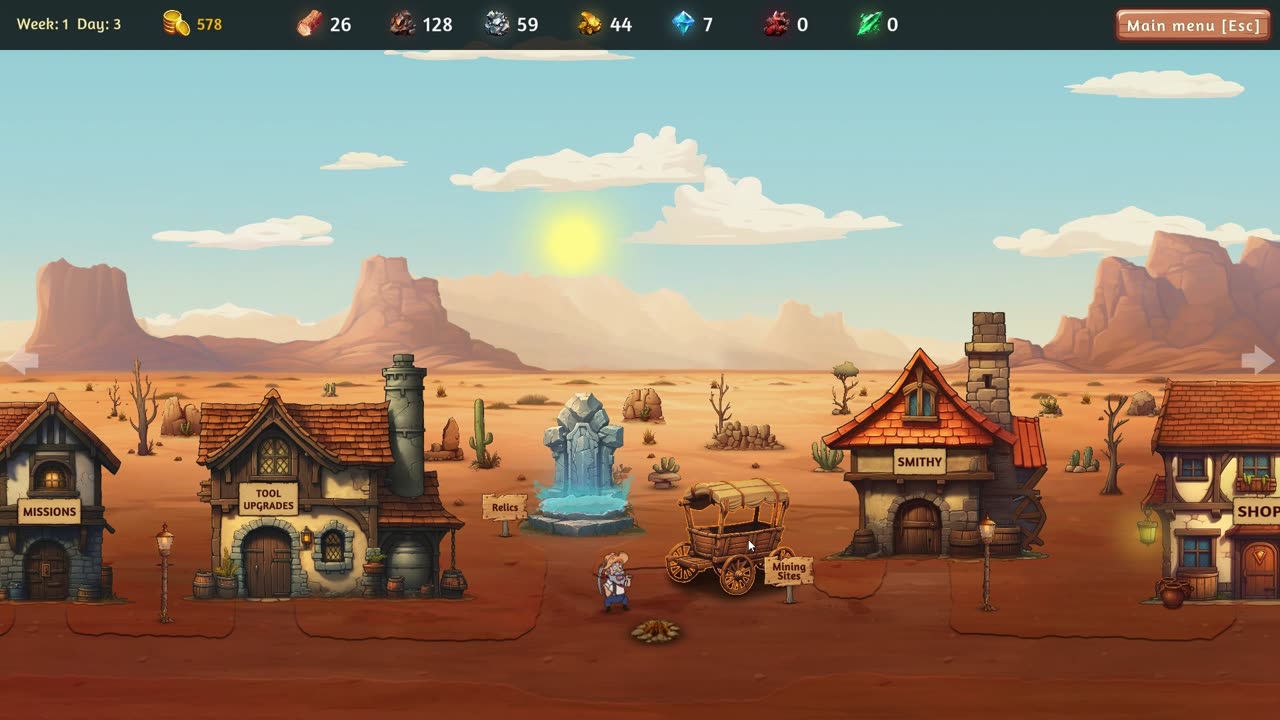This screenshot has width=1280, height=720.
Task: Open the Main menu button
Action: pos(1193,25)
